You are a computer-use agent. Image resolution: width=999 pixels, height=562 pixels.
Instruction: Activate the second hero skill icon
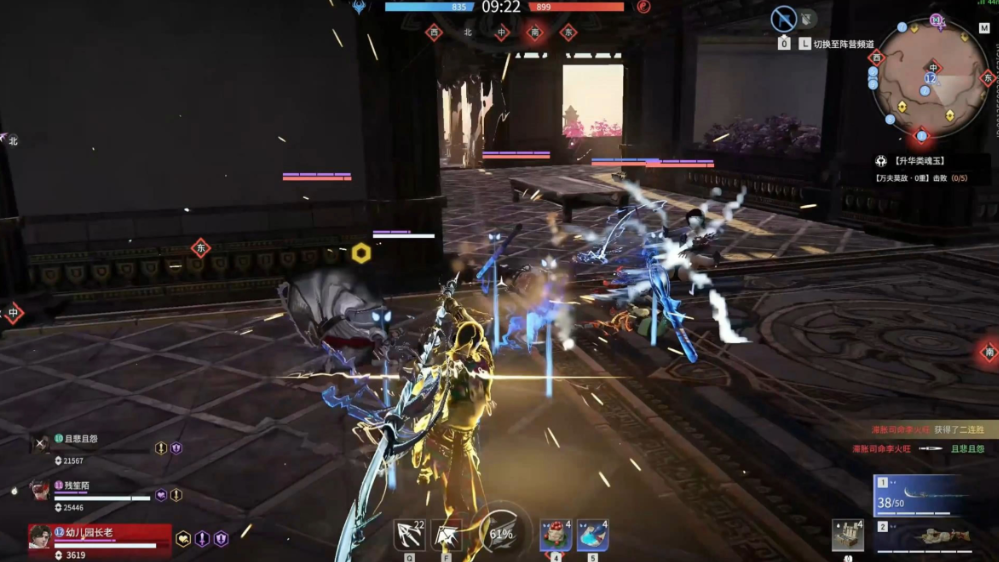(446, 536)
